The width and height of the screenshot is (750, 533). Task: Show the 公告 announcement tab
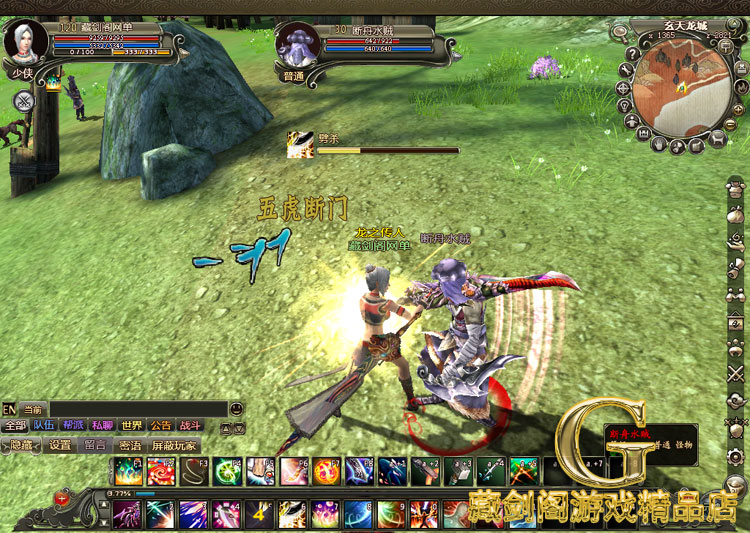point(161,425)
